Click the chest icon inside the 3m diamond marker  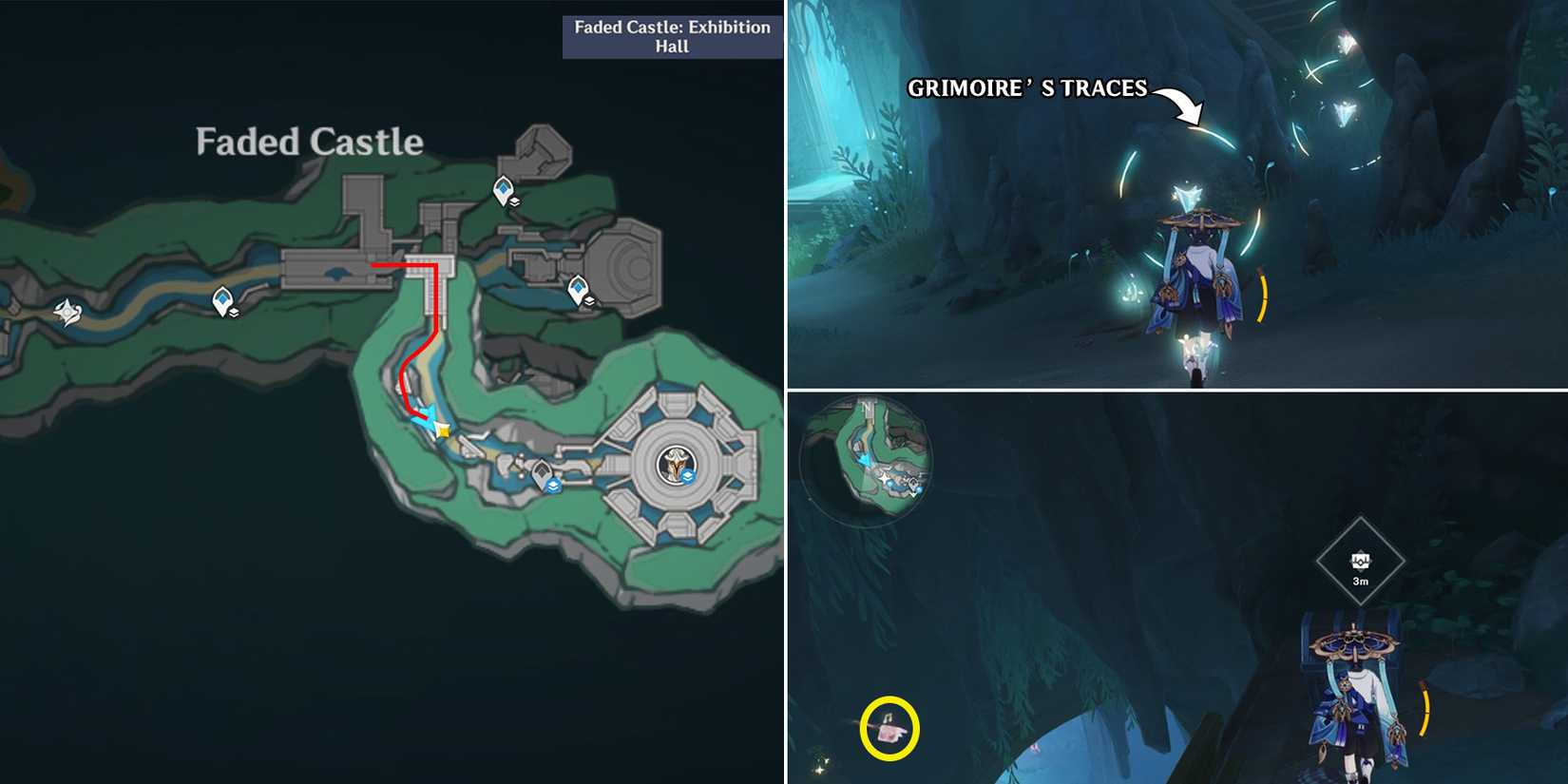pos(1363,560)
